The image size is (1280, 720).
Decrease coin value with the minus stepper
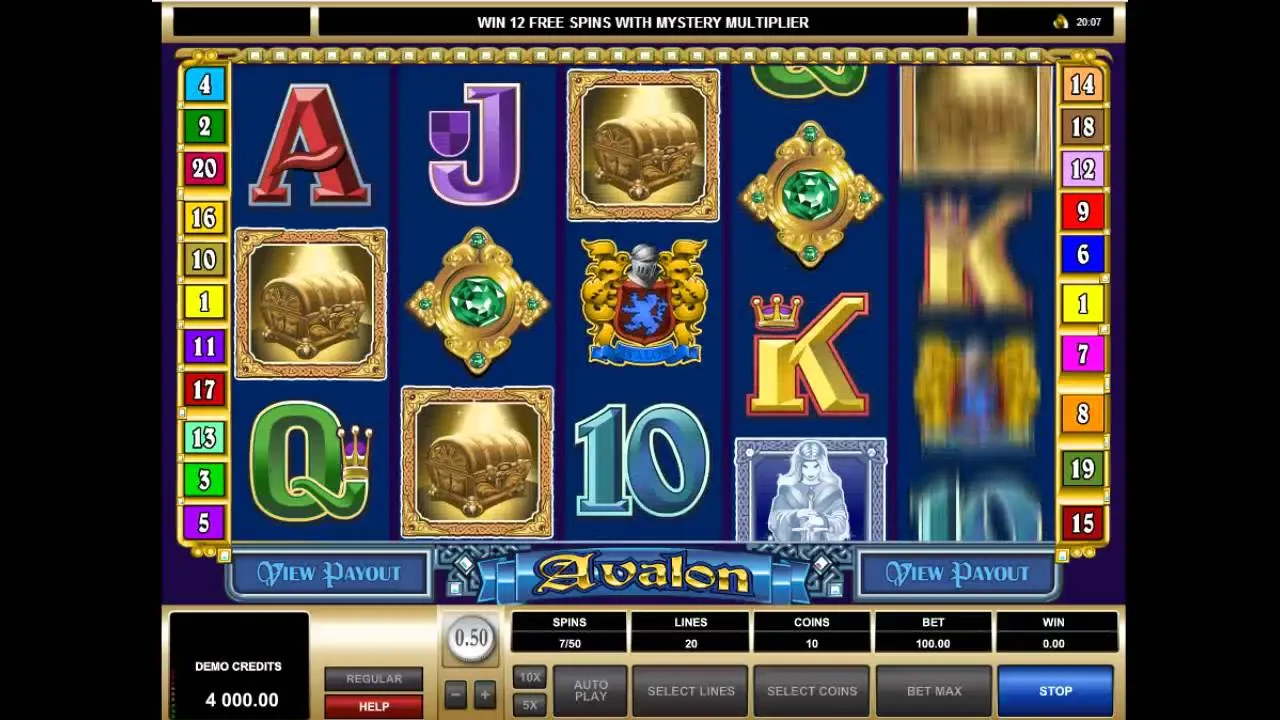[x=455, y=692]
